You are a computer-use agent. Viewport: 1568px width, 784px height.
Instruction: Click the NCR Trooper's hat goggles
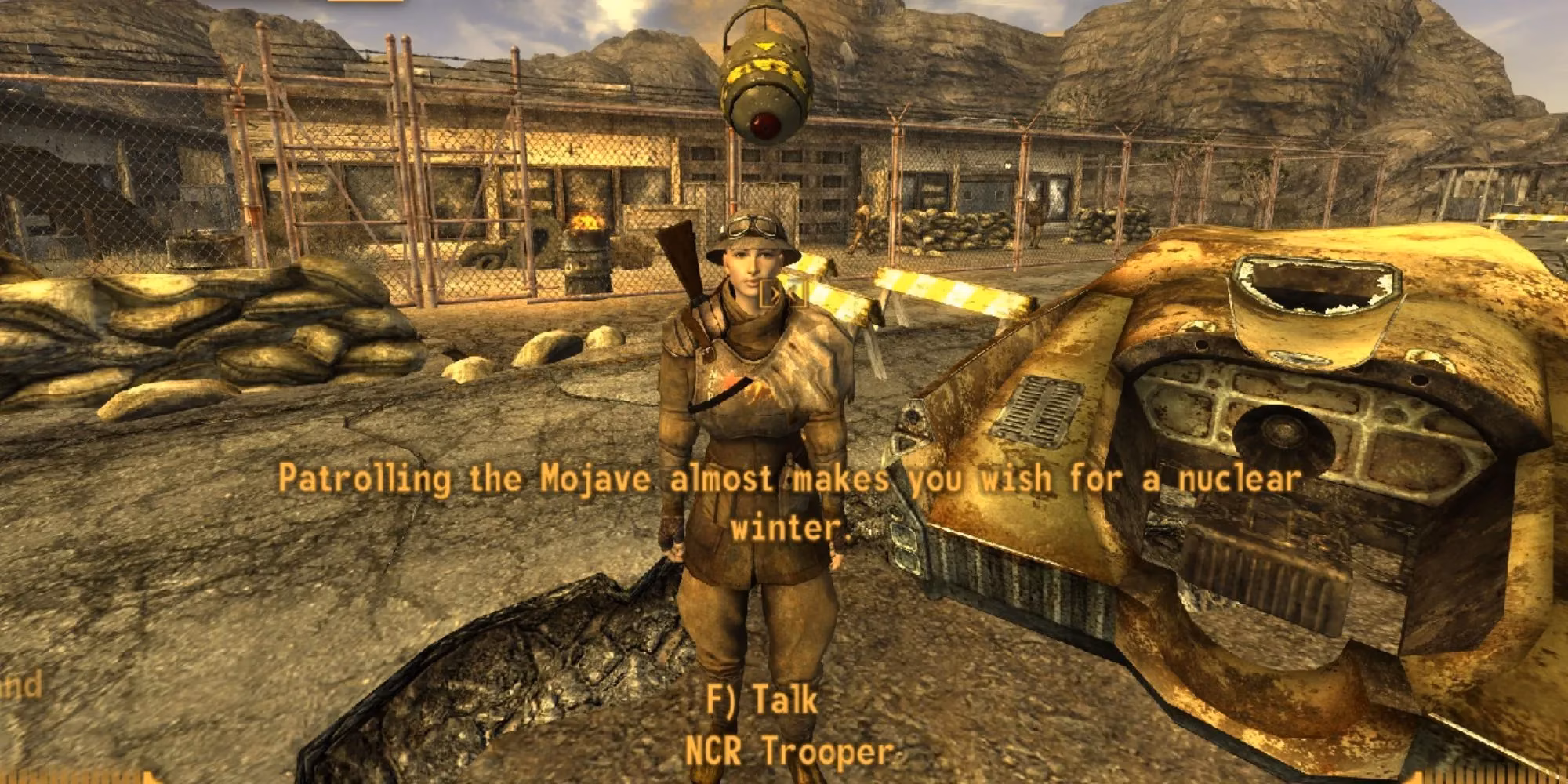coord(746,225)
